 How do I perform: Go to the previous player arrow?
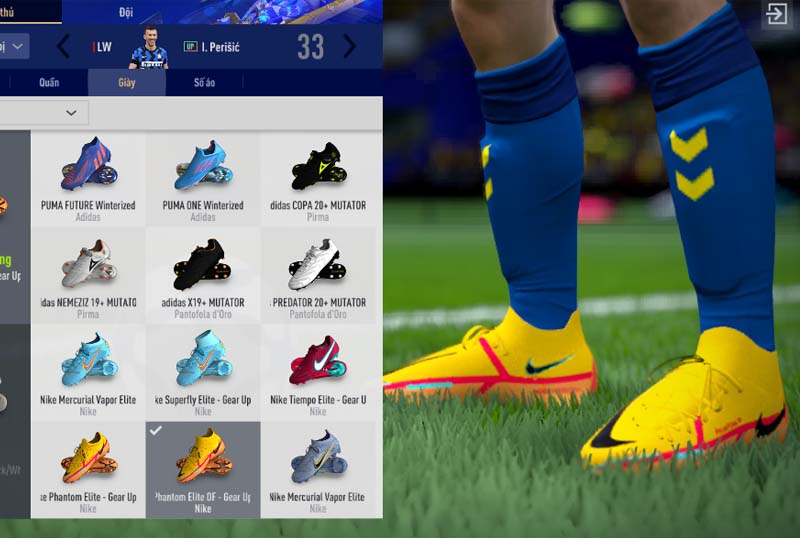click(x=63, y=47)
